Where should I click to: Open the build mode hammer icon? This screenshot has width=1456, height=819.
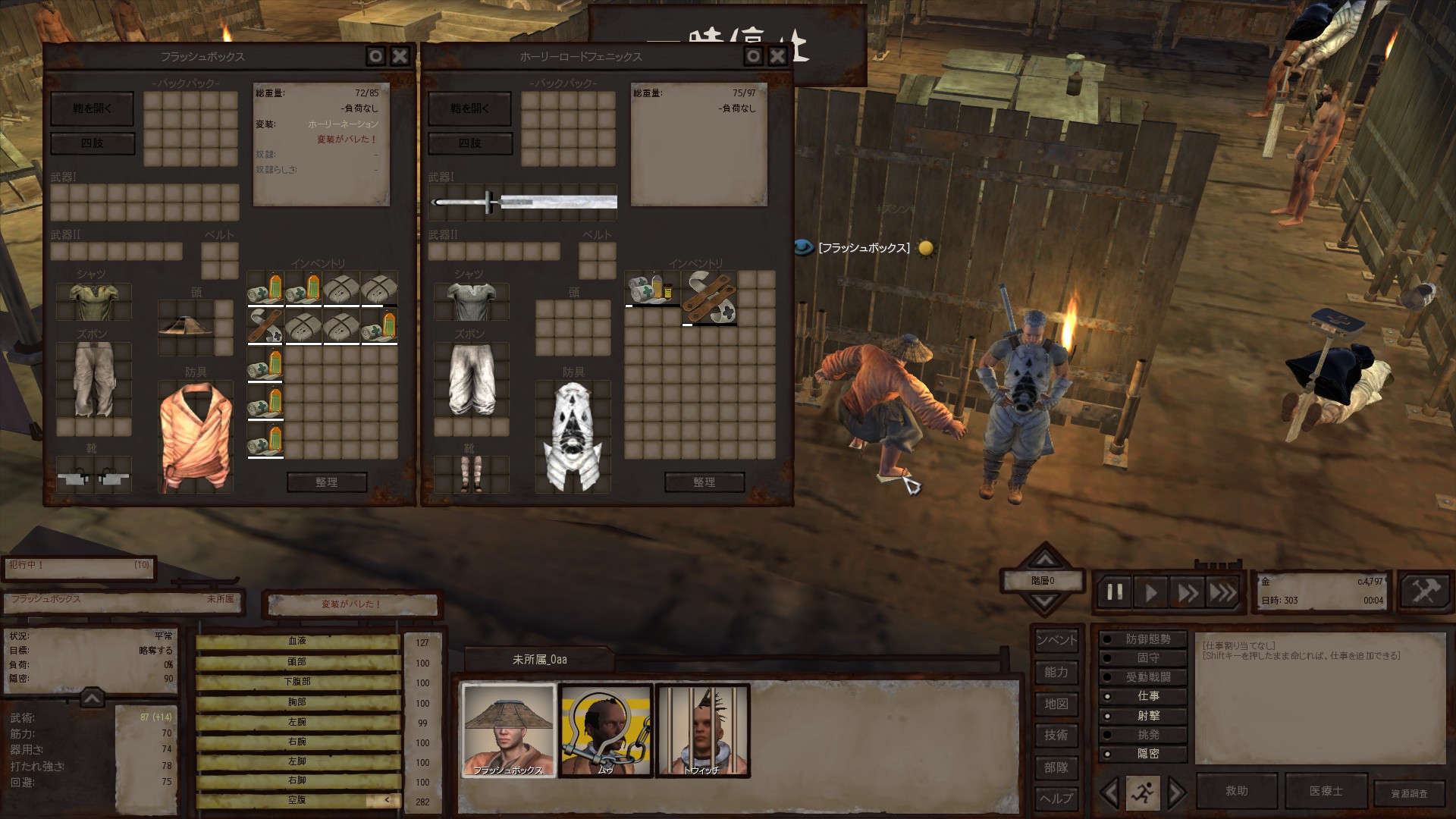[x=1424, y=591]
